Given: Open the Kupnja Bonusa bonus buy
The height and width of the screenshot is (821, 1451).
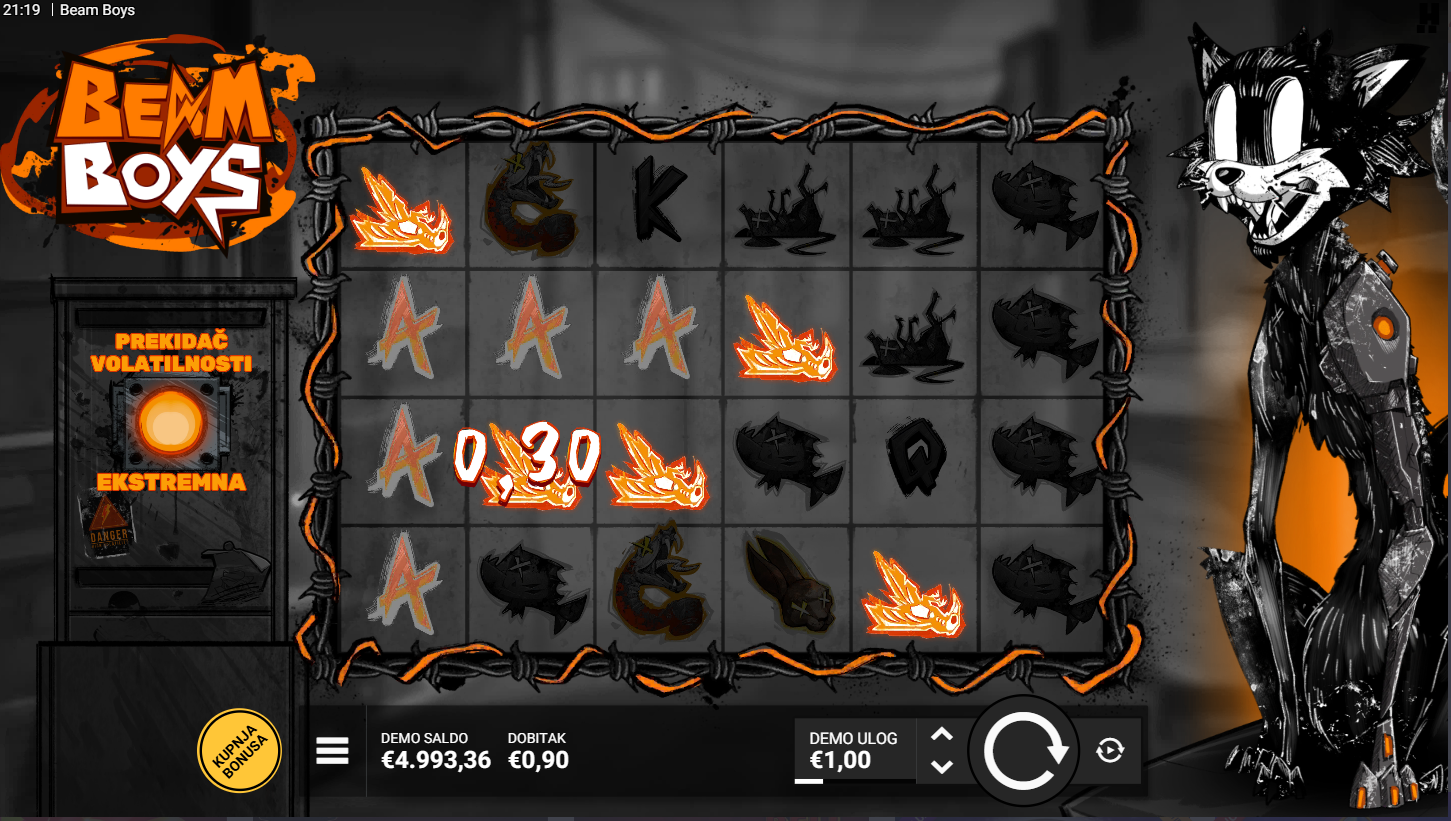Looking at the screenshot, I should [239, 750].
